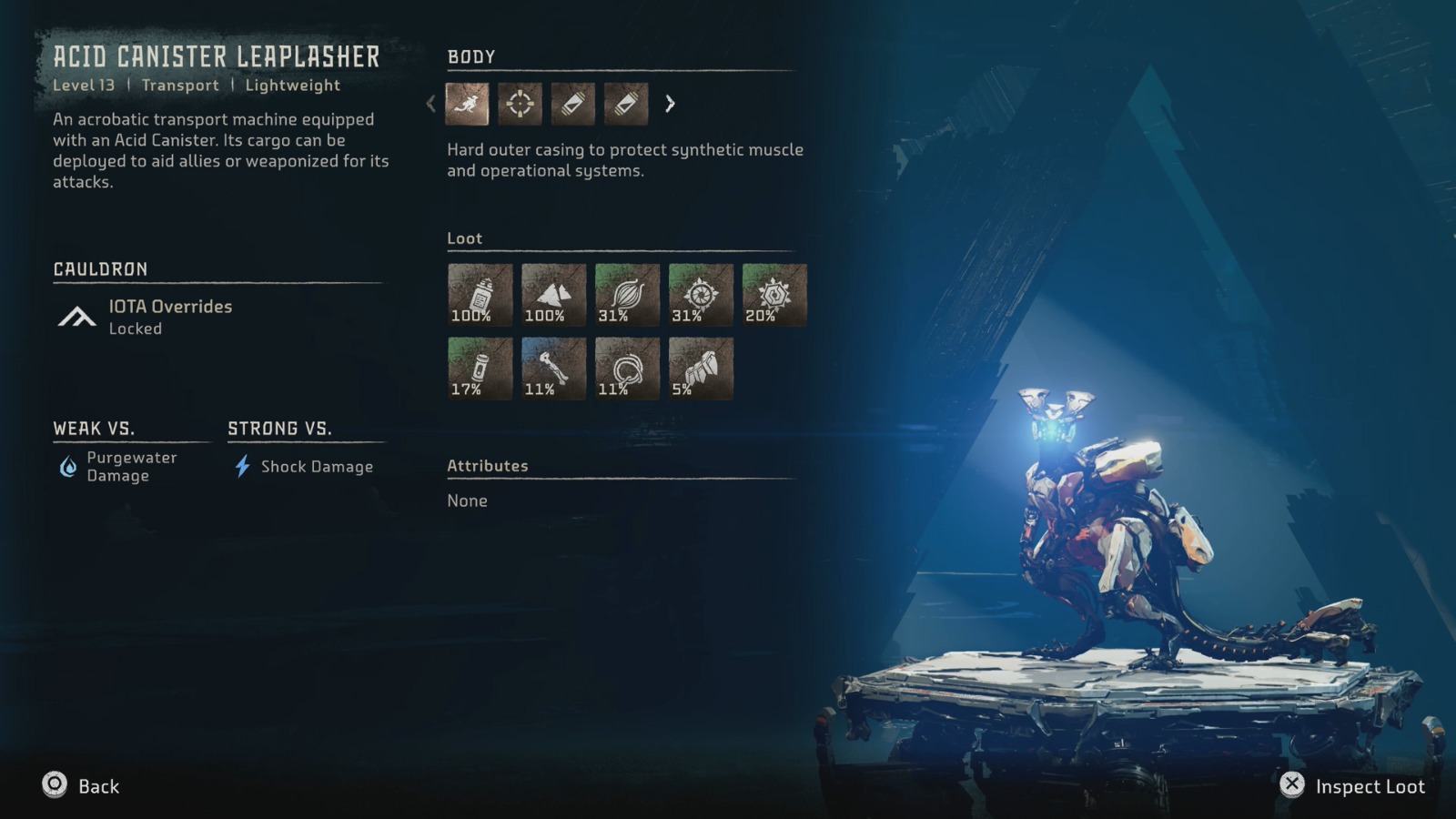This screenshot has height=819, width=1456.
Task: Select the Leaplasher body part icon
Action: (x=467, y=104)
